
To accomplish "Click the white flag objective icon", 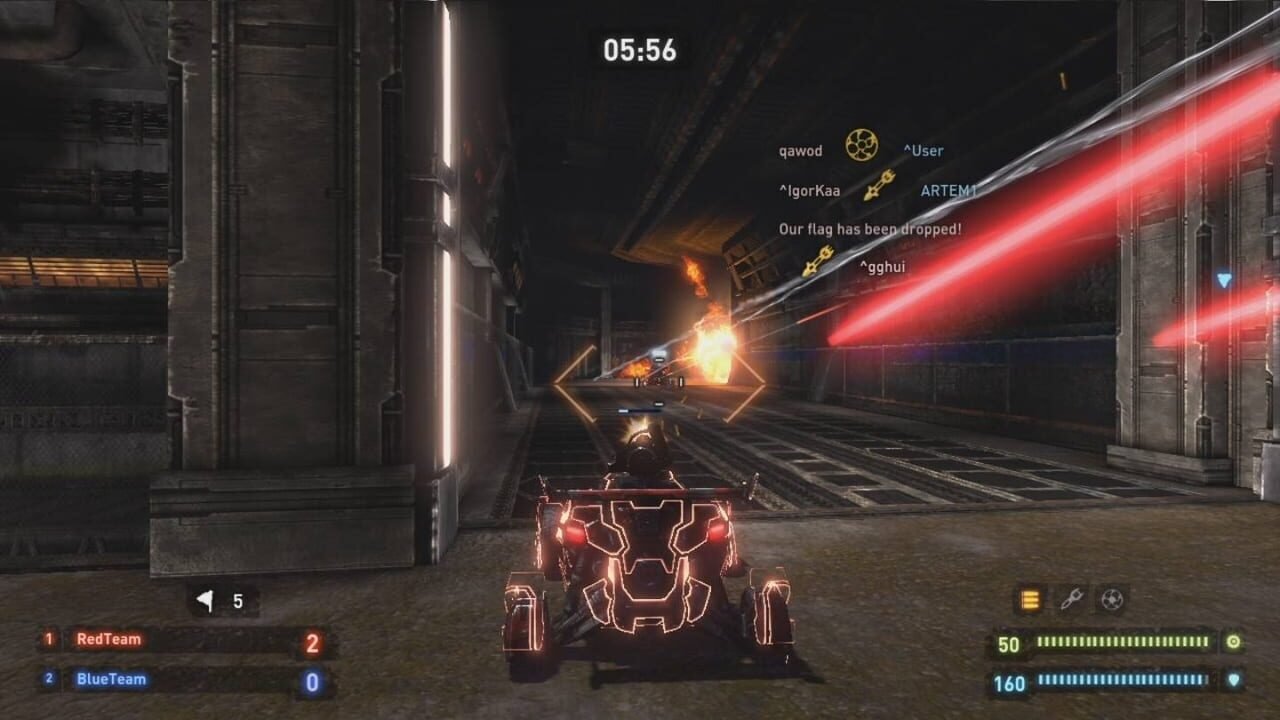I will tap(206, 601).
